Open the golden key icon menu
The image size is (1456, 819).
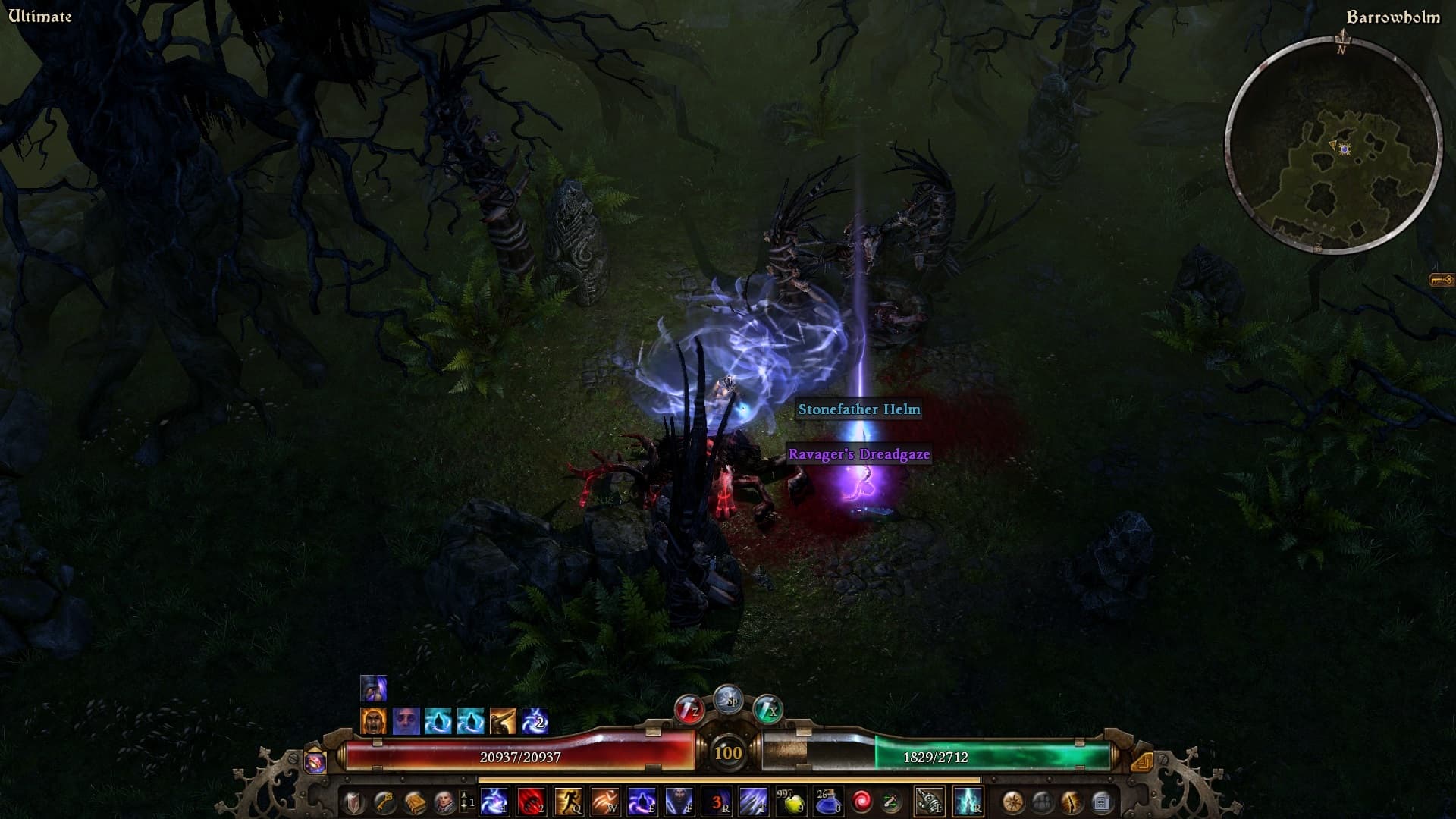click(384, 801)
